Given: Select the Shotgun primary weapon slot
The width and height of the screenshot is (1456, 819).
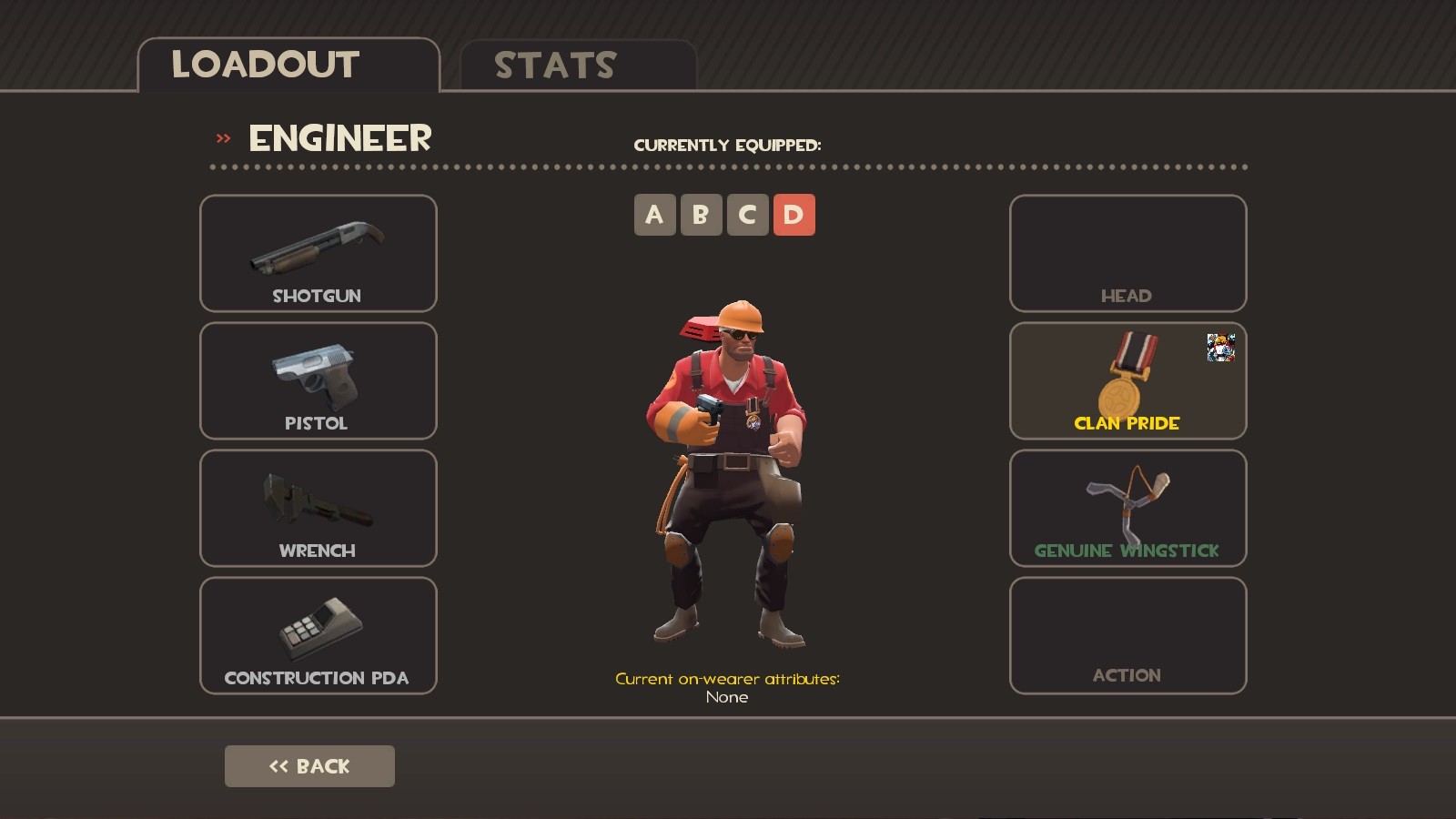Looking at the screenshot, I should point(318,255).
